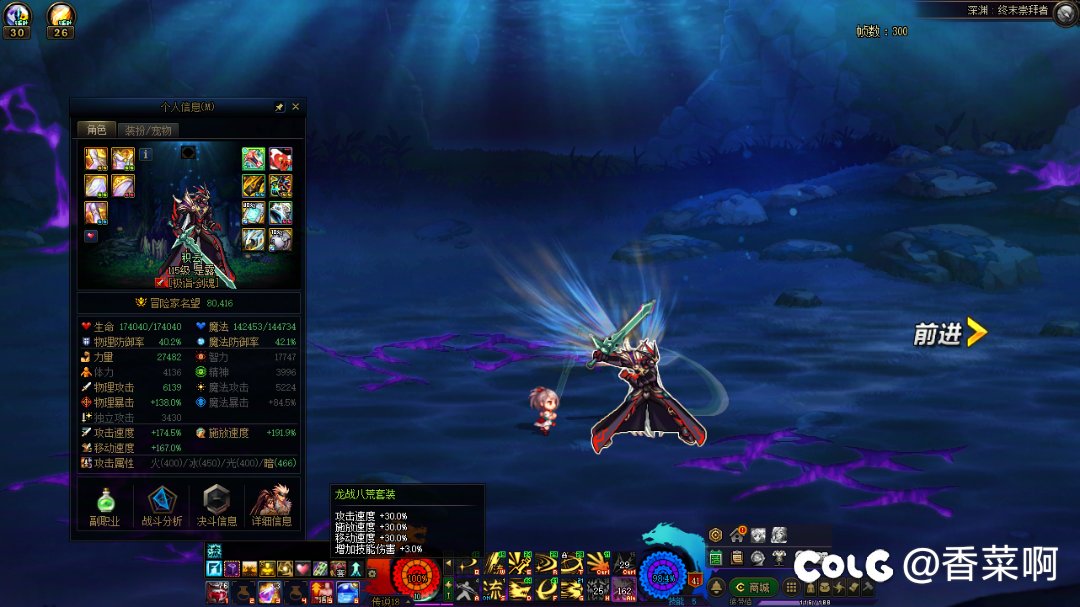
Task: Use the red potion in quick slot 1
Action: [x=215, y=591]
